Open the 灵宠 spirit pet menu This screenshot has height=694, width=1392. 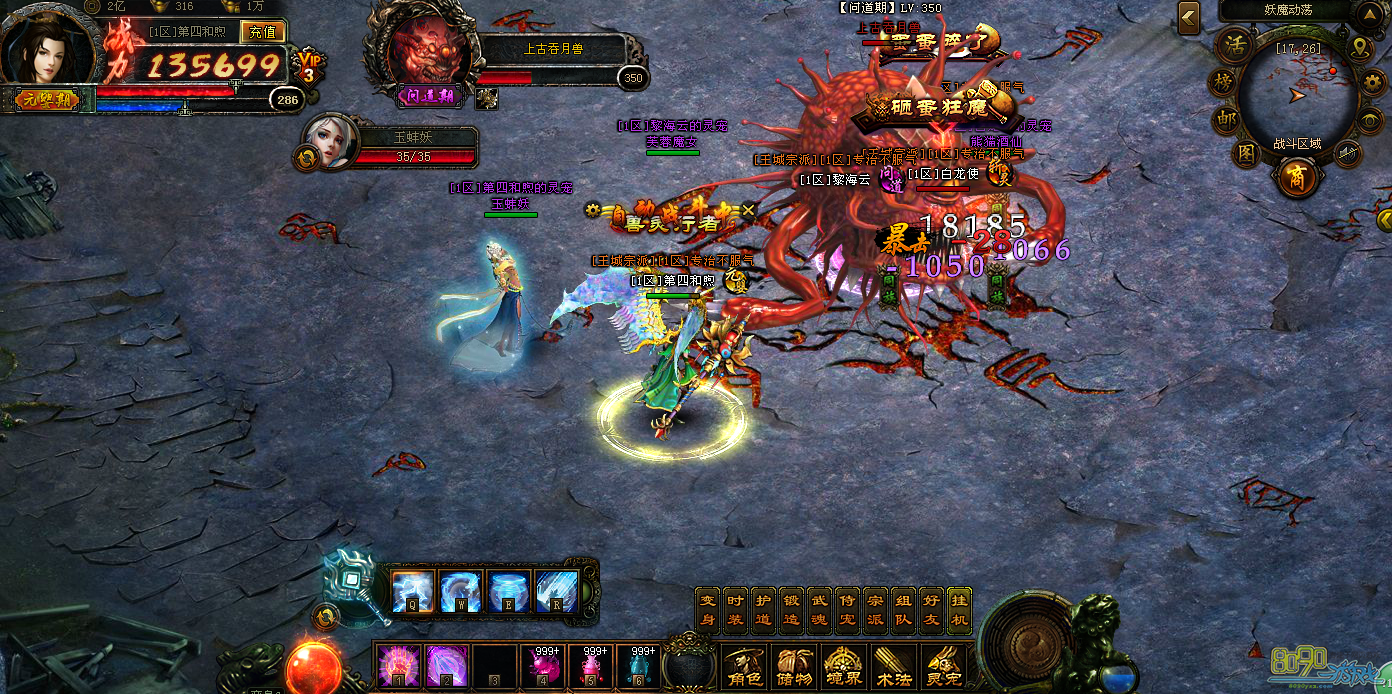(x=941, y=665)
